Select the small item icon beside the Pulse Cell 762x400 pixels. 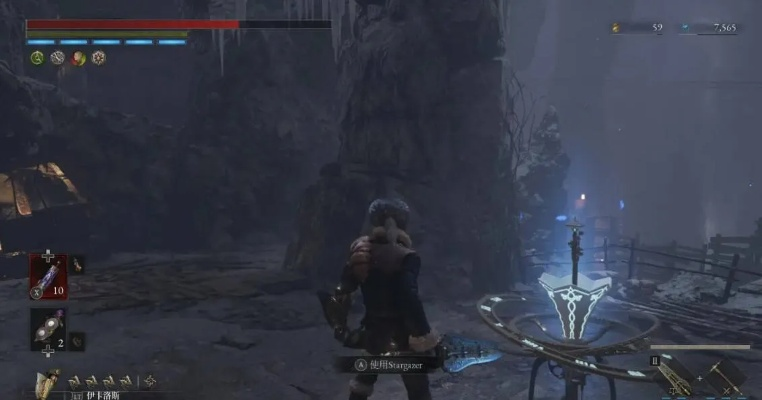[78, 265]
